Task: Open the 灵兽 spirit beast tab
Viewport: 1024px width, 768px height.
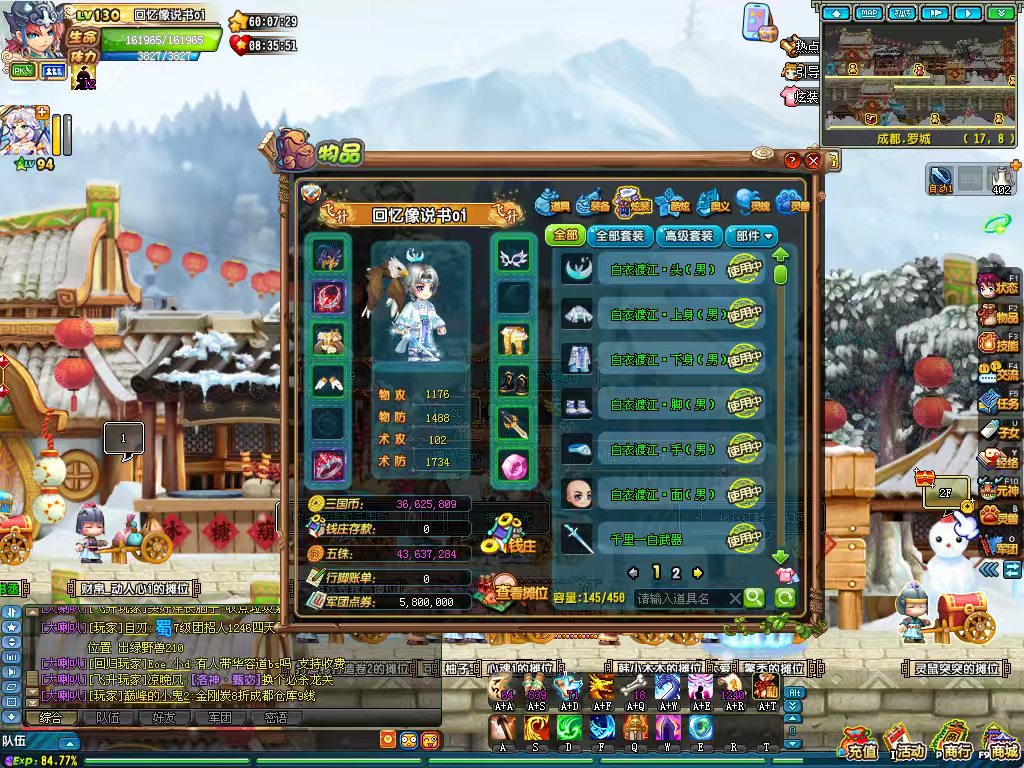Action: [792, 202]
